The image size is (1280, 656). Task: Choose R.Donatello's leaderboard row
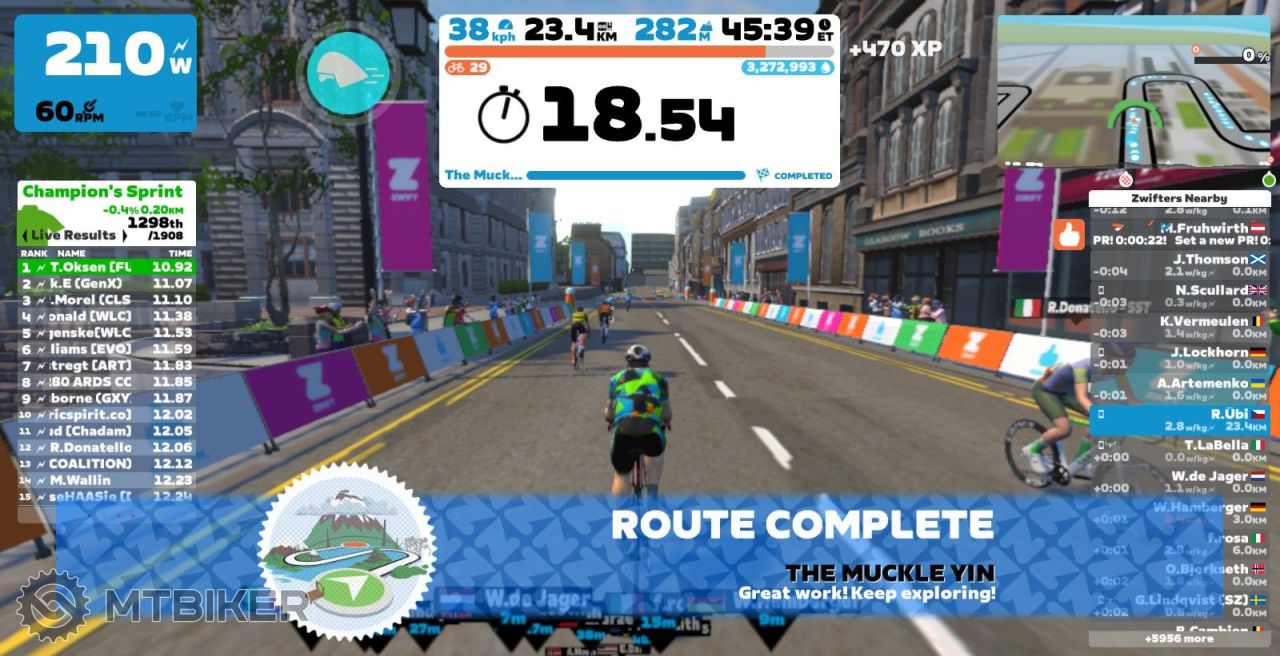coord(107,447)
